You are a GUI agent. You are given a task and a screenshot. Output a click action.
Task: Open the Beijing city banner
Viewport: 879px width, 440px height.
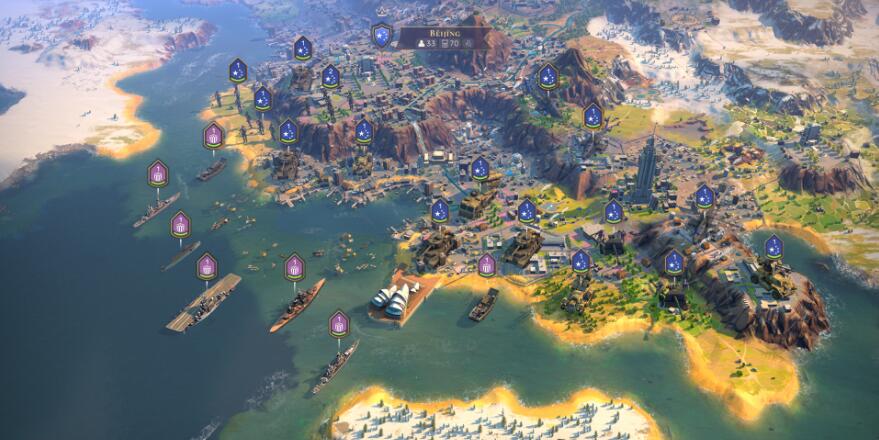(x=444, y=38)
